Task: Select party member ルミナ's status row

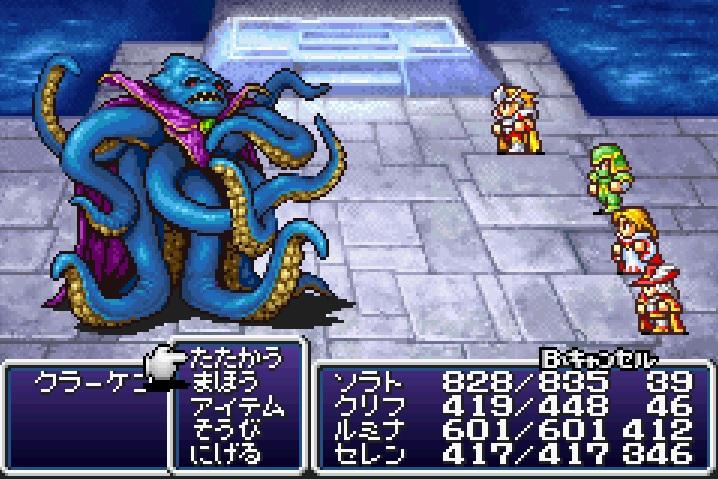Action: [x=510, y=430]
